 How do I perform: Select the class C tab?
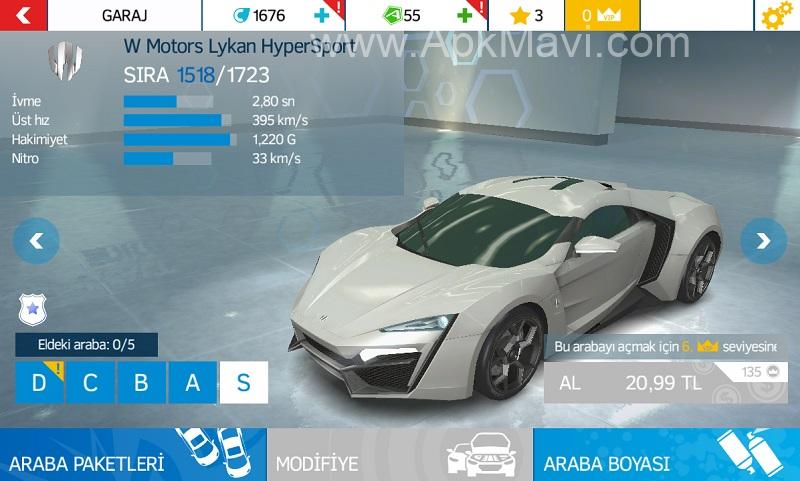click(x=90, y=383)
